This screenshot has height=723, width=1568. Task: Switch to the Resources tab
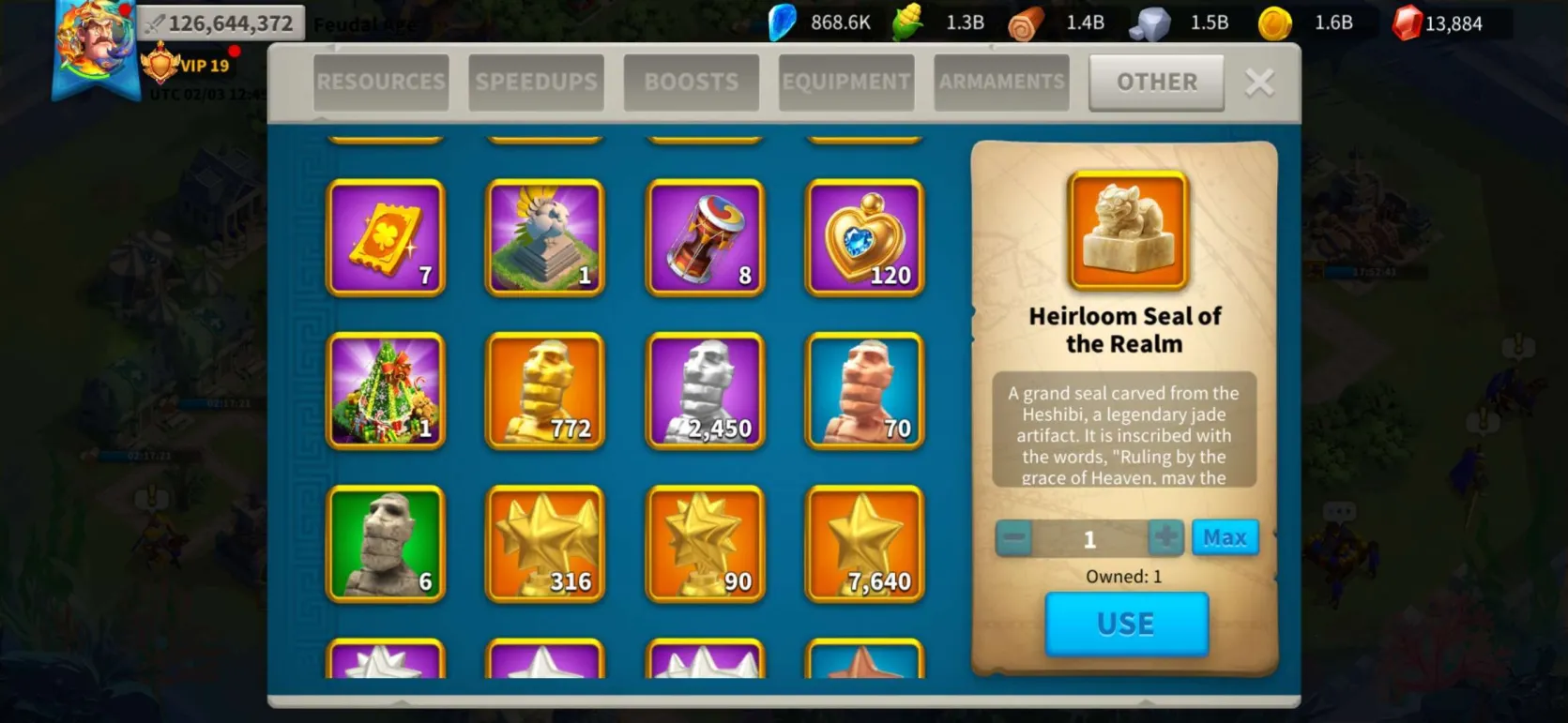click(x=381, y=83)
